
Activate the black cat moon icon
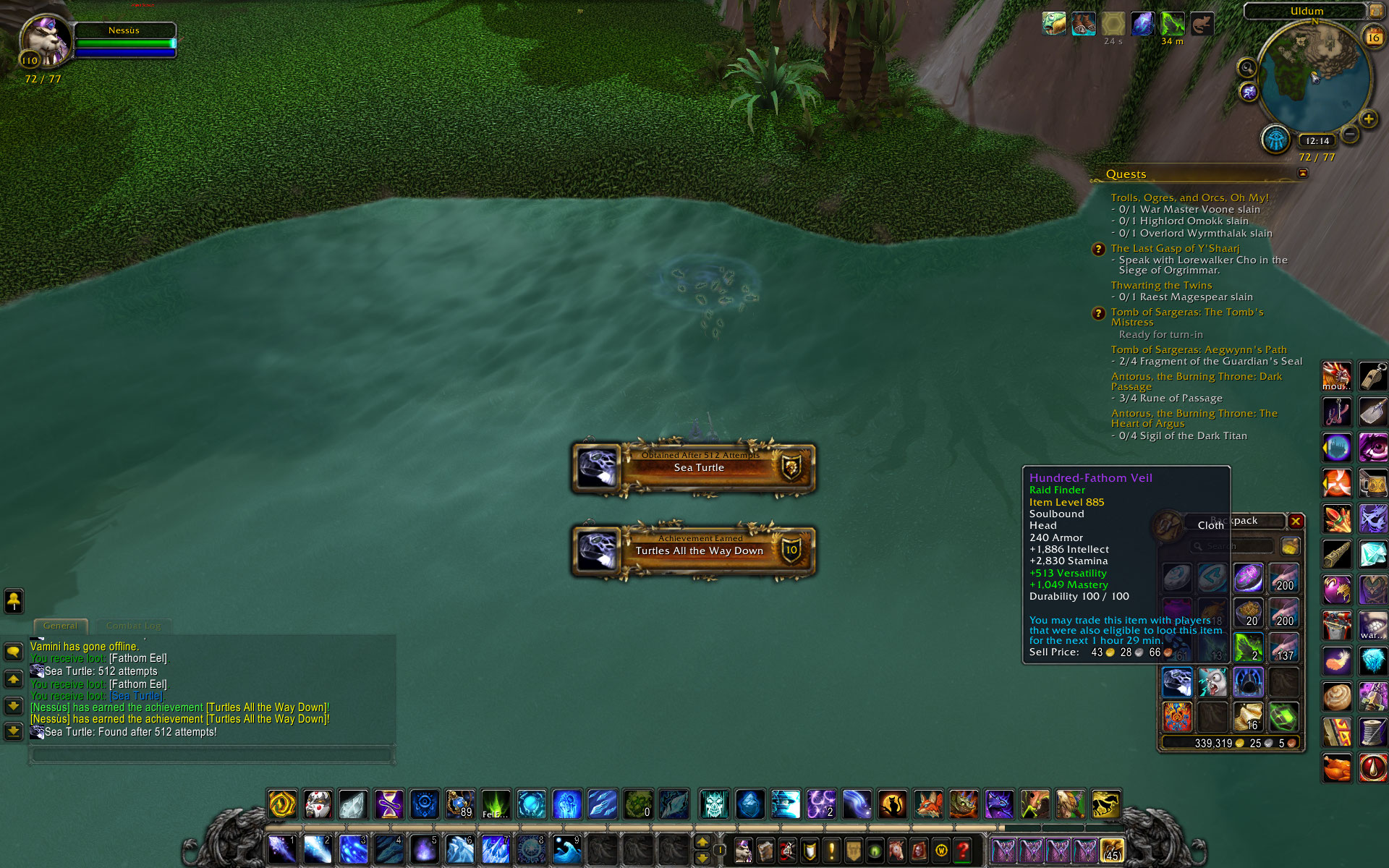click(893, 804)
